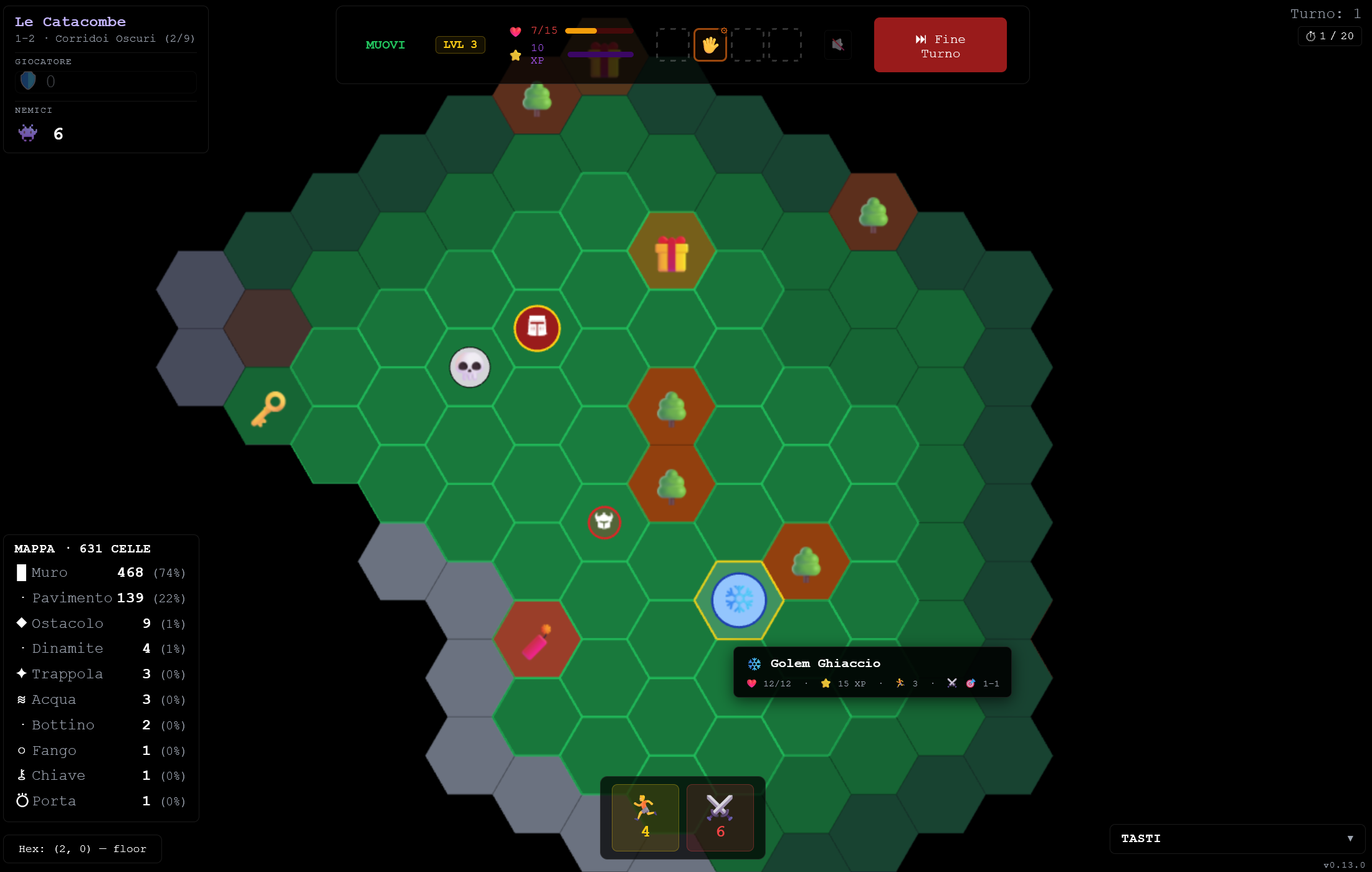Choose the crossed-swords attack action
Screen dimensions: 1372x872
[720, 817]
